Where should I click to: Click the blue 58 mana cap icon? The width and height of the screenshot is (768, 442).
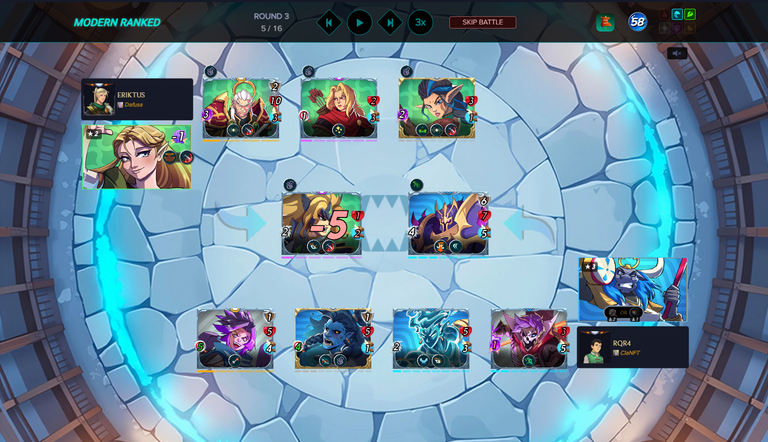637,22
